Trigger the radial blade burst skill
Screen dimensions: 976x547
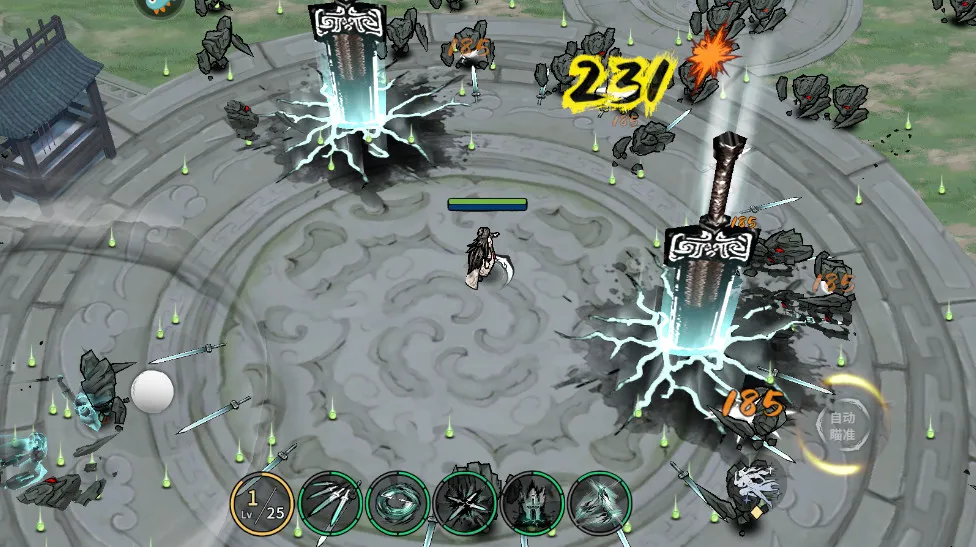[465, 502]
